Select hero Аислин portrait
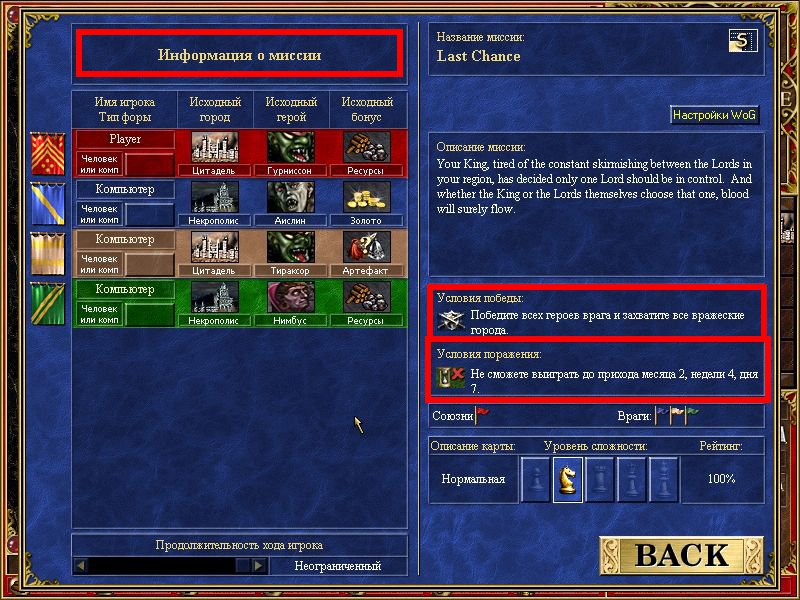800x600 pixels. click(290, 198)
